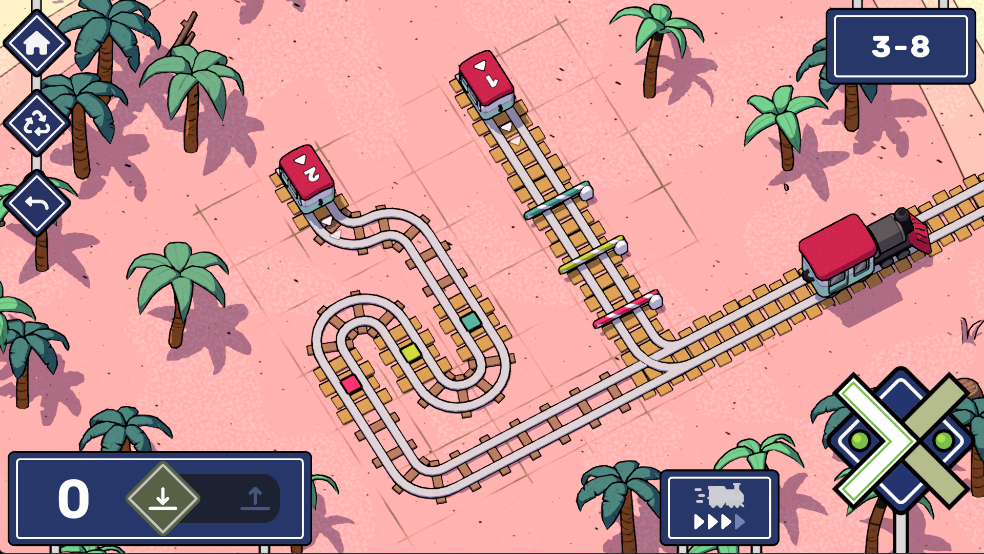Start the trains with the railroad crossing sign
This screenshot has width=984, height=554.
point(900,440)
